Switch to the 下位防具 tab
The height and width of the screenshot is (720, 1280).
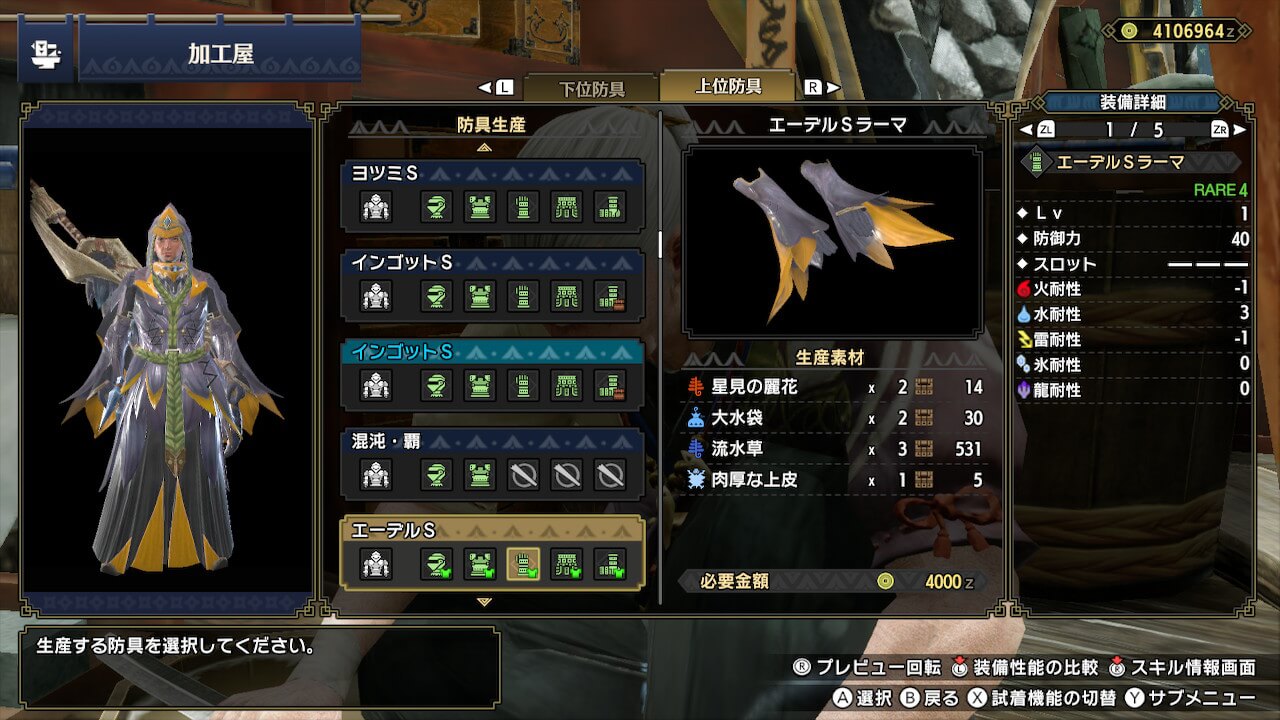tap(591, 88)
